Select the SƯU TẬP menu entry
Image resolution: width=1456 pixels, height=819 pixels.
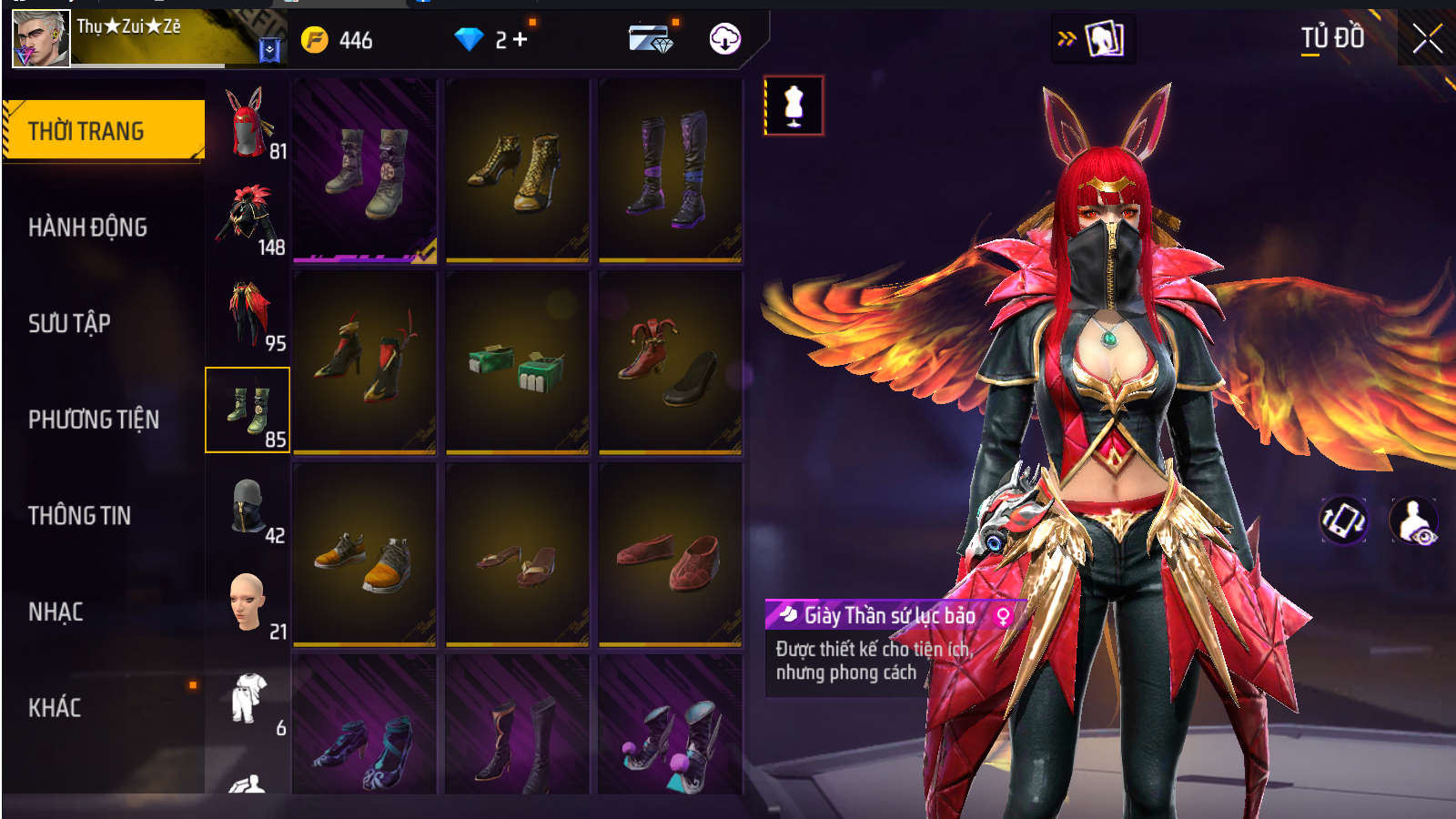point(69,324)
